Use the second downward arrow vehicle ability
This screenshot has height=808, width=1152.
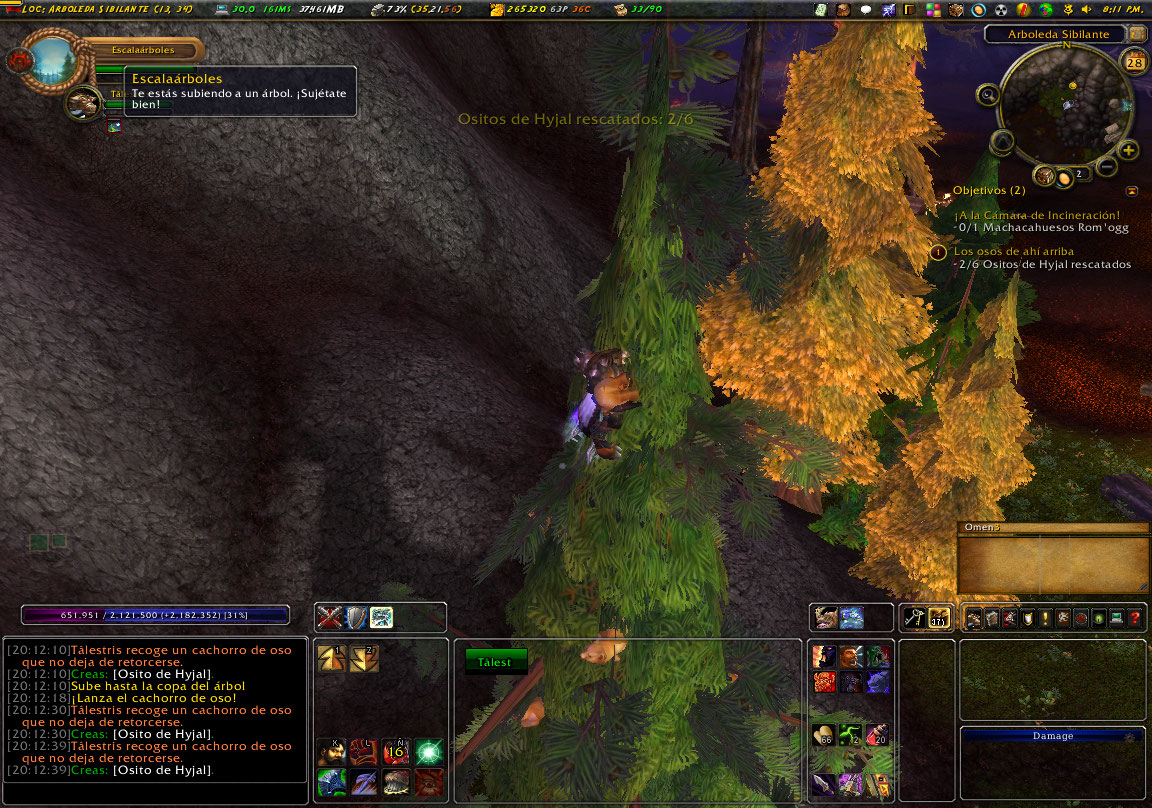[363, 658]
